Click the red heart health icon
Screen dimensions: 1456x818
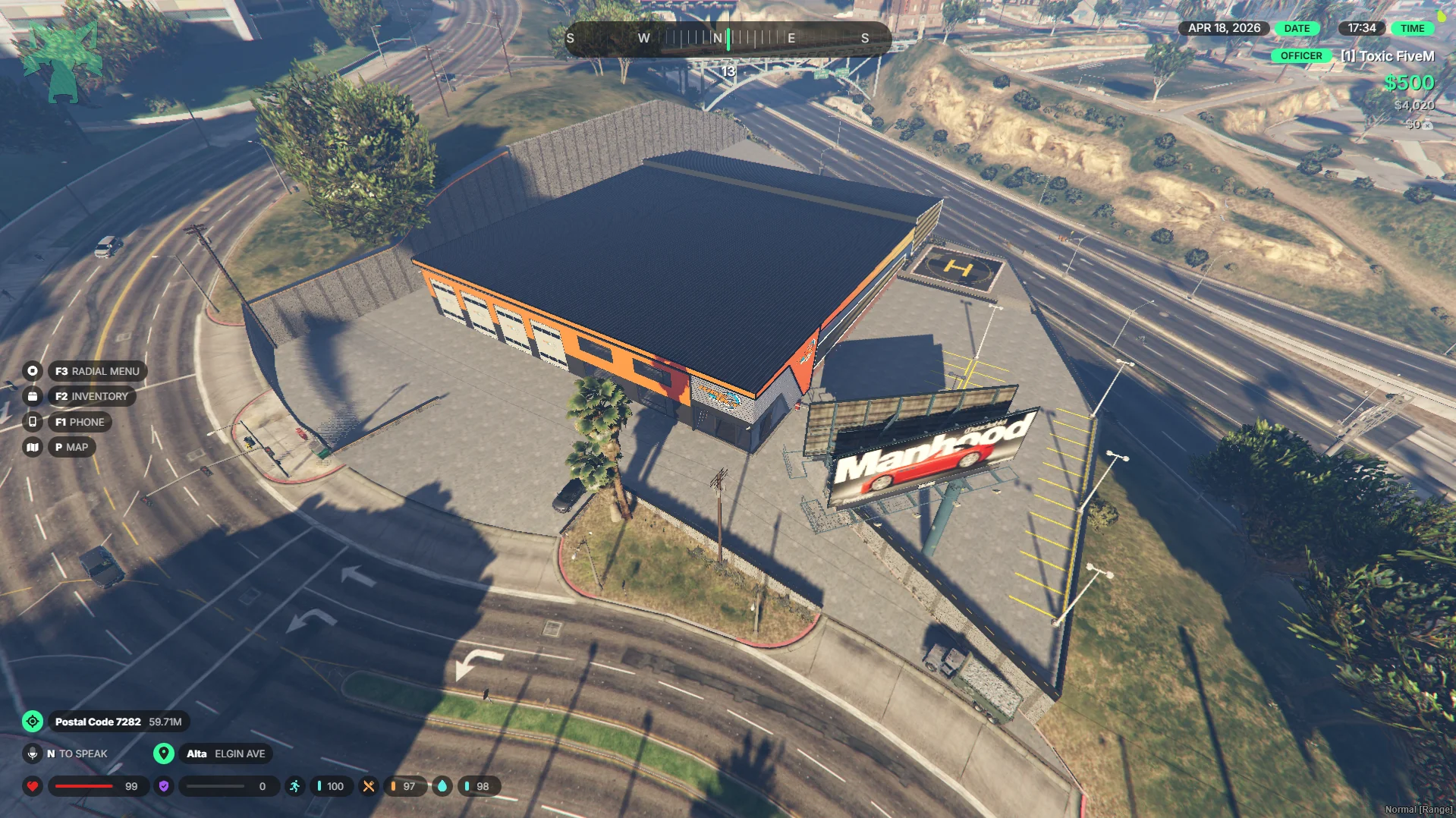tap(33, 786)
